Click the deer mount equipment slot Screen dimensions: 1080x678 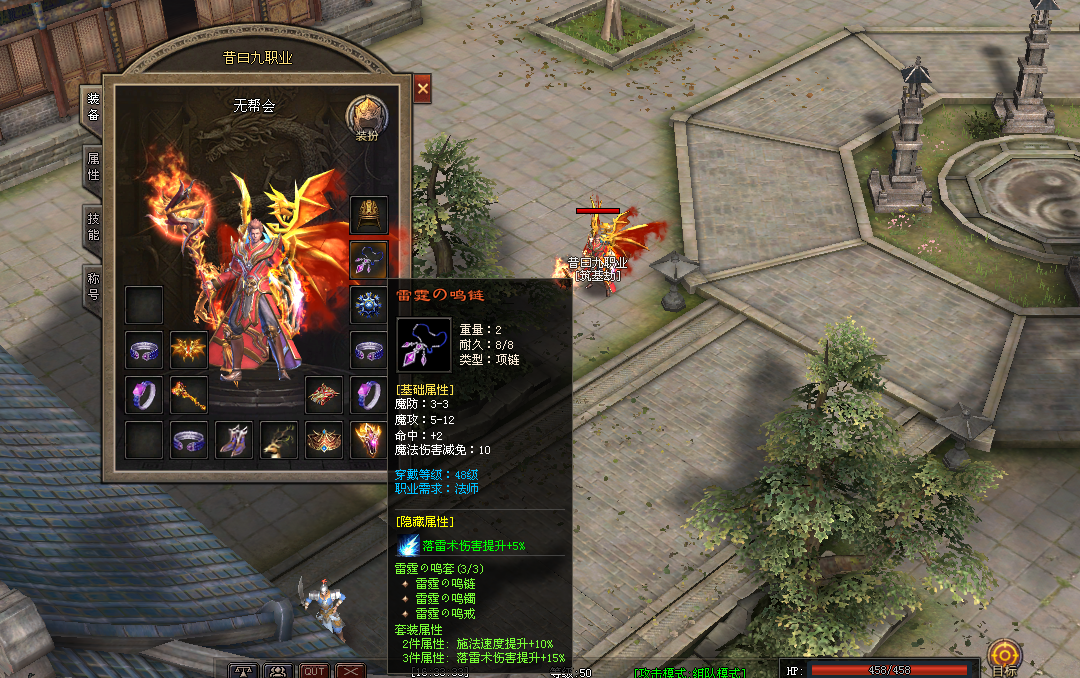tap(279, 440)
